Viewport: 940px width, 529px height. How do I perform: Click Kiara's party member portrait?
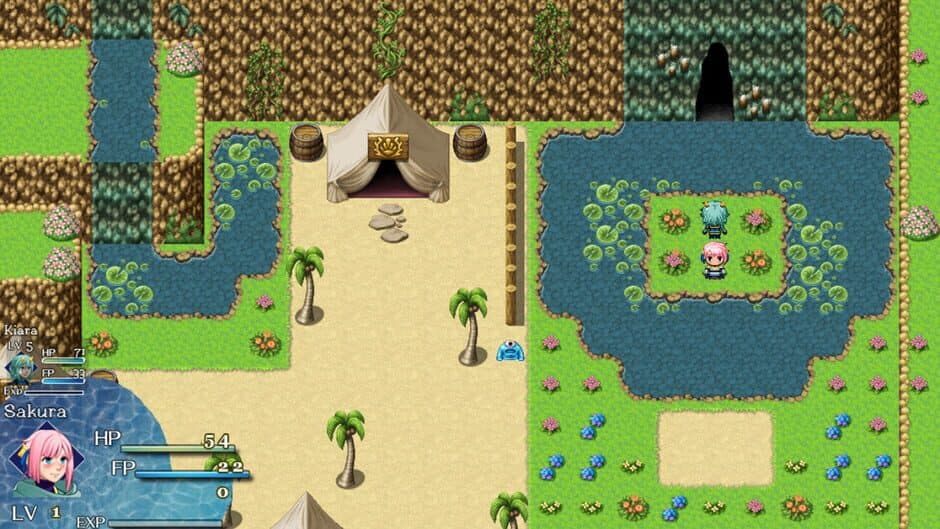tap(20, 367)
